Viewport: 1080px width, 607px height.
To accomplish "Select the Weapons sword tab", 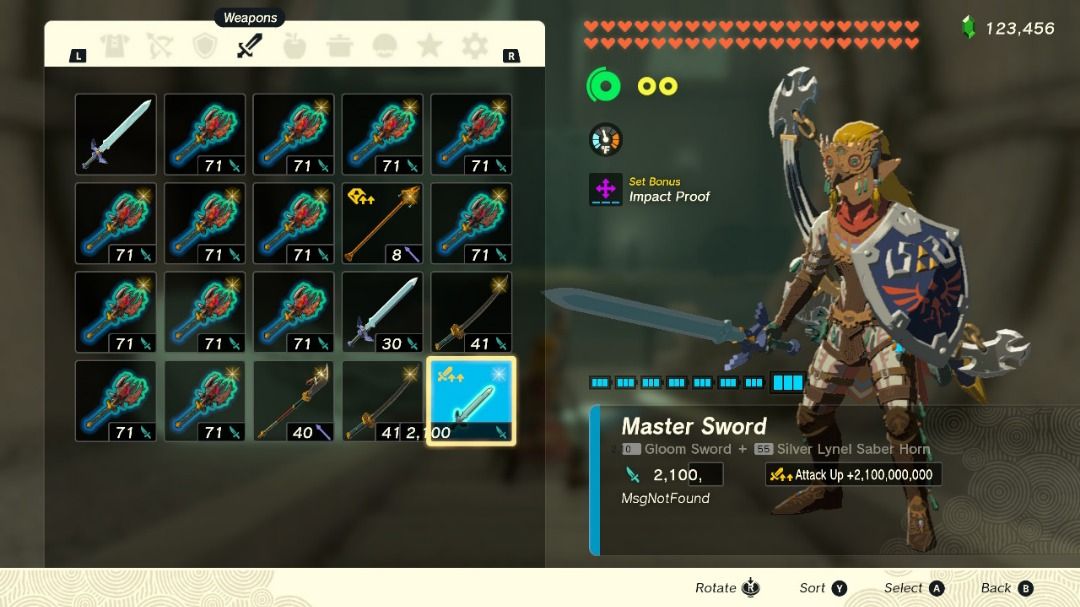I will pos(250,46).
